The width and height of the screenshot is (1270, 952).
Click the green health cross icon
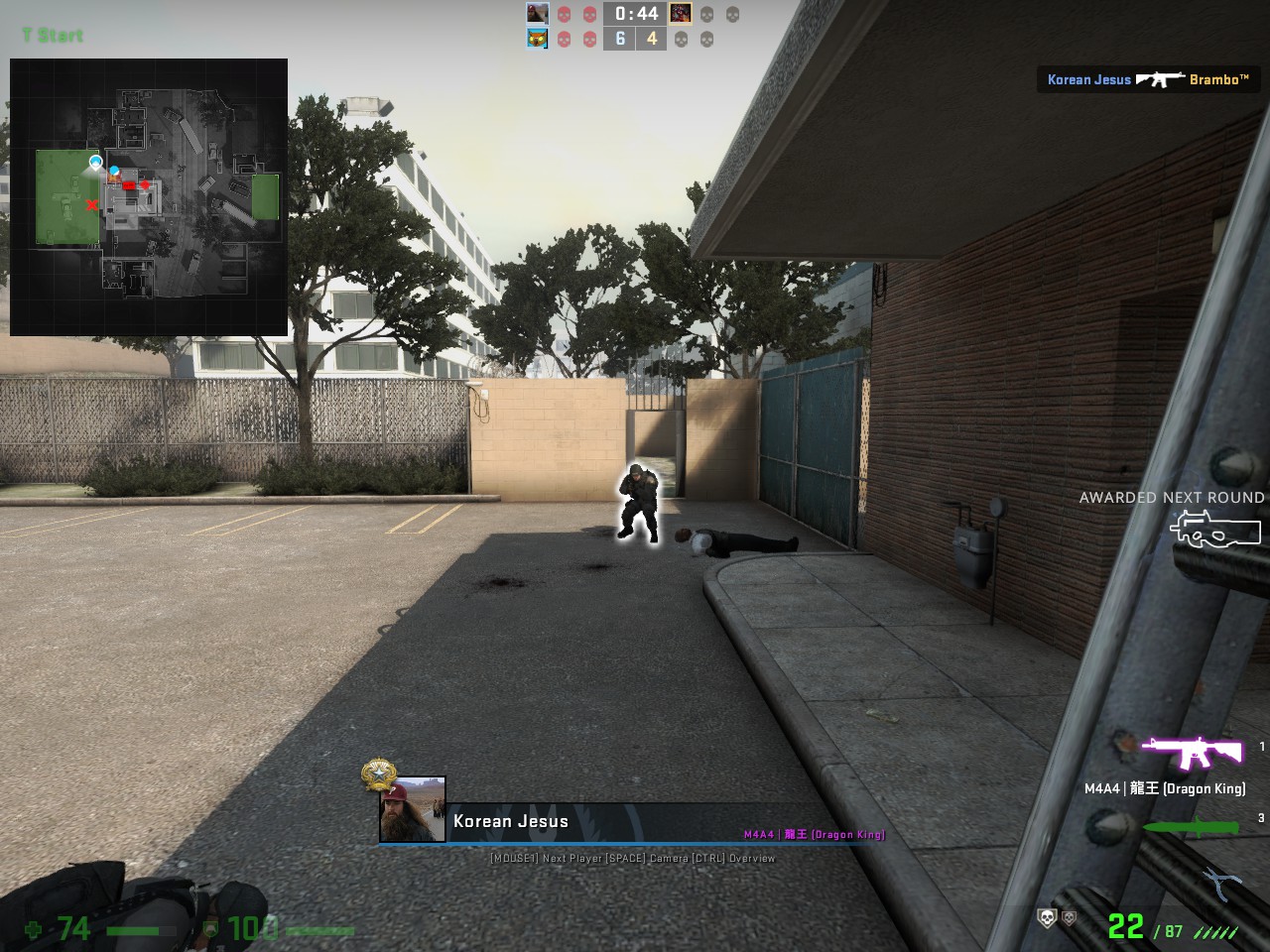coord(32,930)
